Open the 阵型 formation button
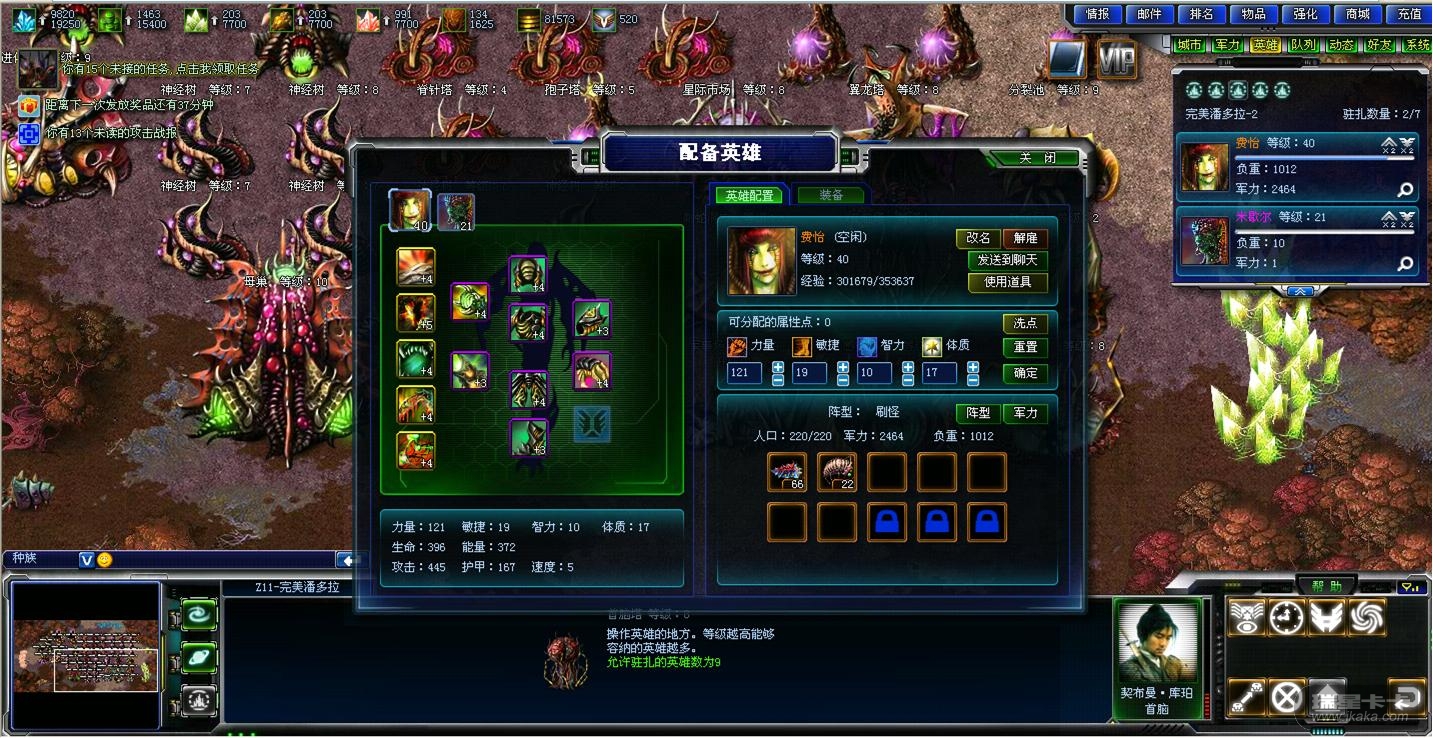 click(977, 413)
